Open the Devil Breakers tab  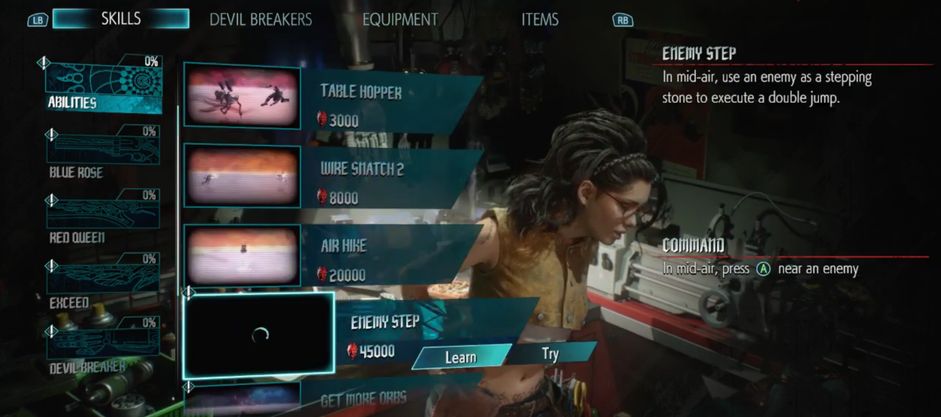(260, 19)
